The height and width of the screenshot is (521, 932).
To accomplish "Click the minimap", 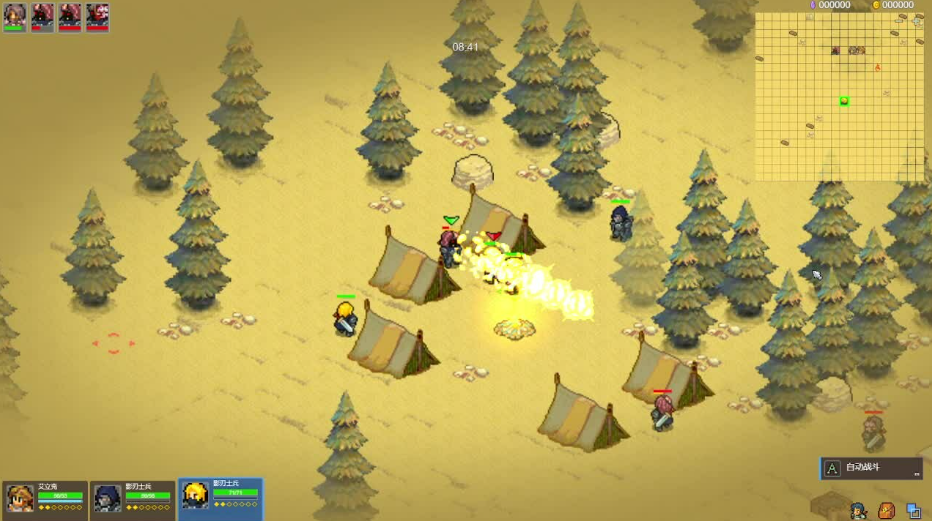I will (840, 96).
